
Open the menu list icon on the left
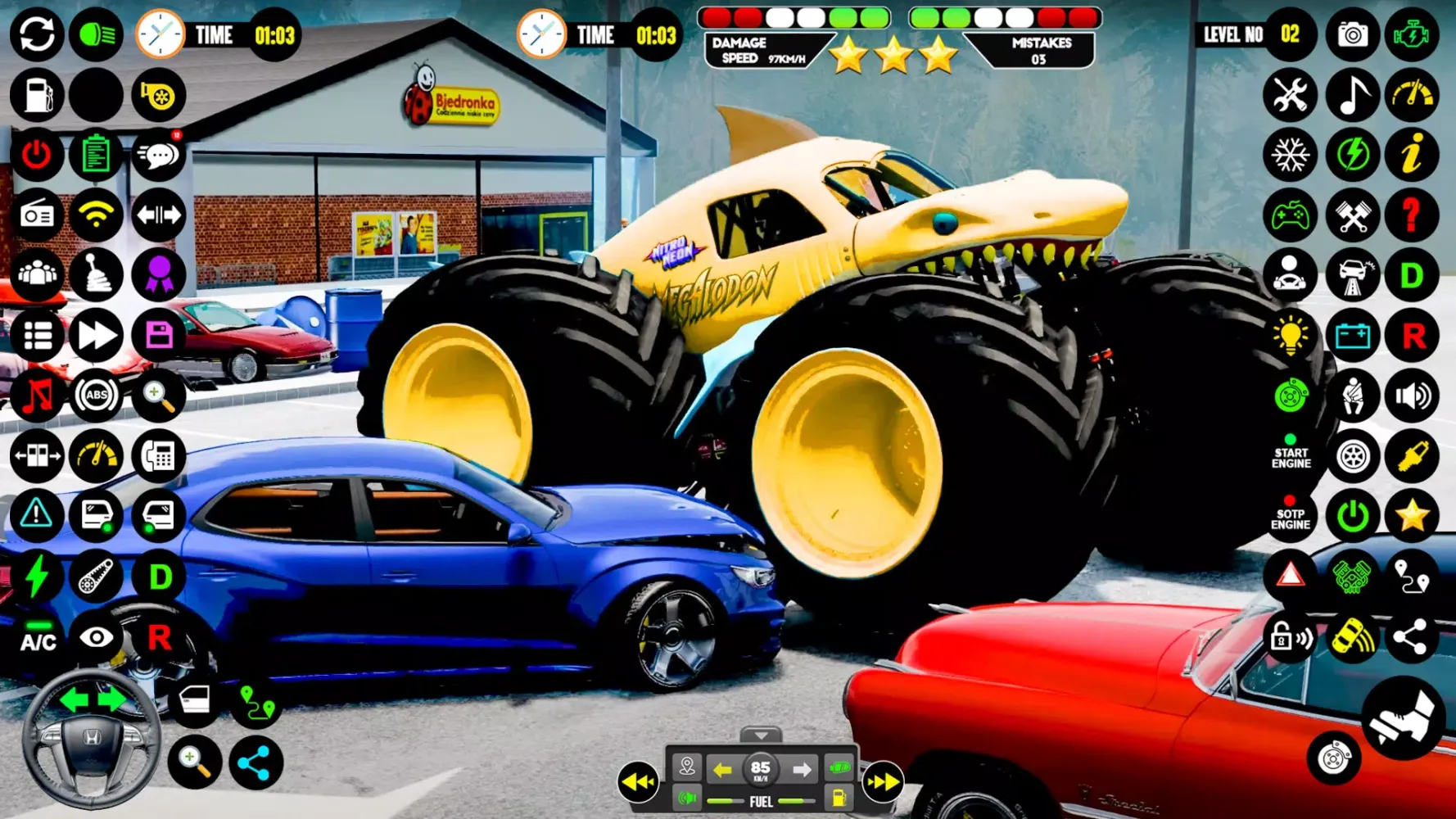[34, 336]
